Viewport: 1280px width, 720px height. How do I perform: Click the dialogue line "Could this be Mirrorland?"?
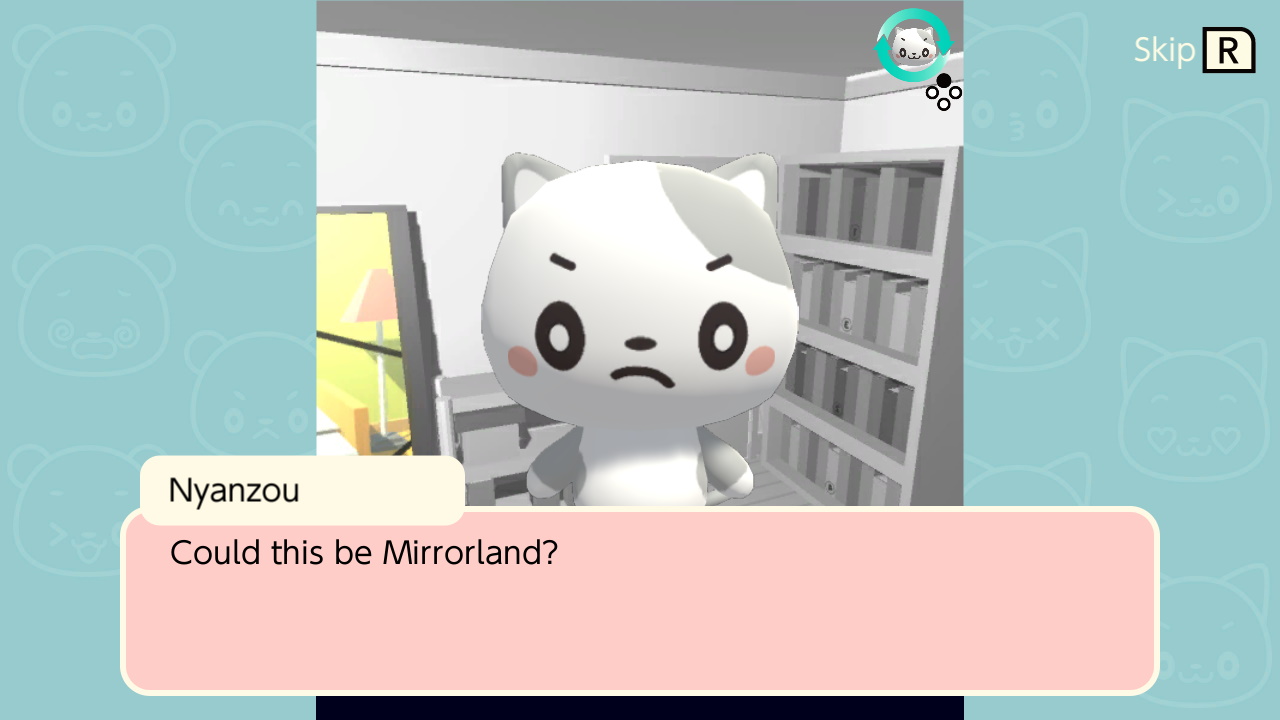pyautogui.click(x=363, y=553)
